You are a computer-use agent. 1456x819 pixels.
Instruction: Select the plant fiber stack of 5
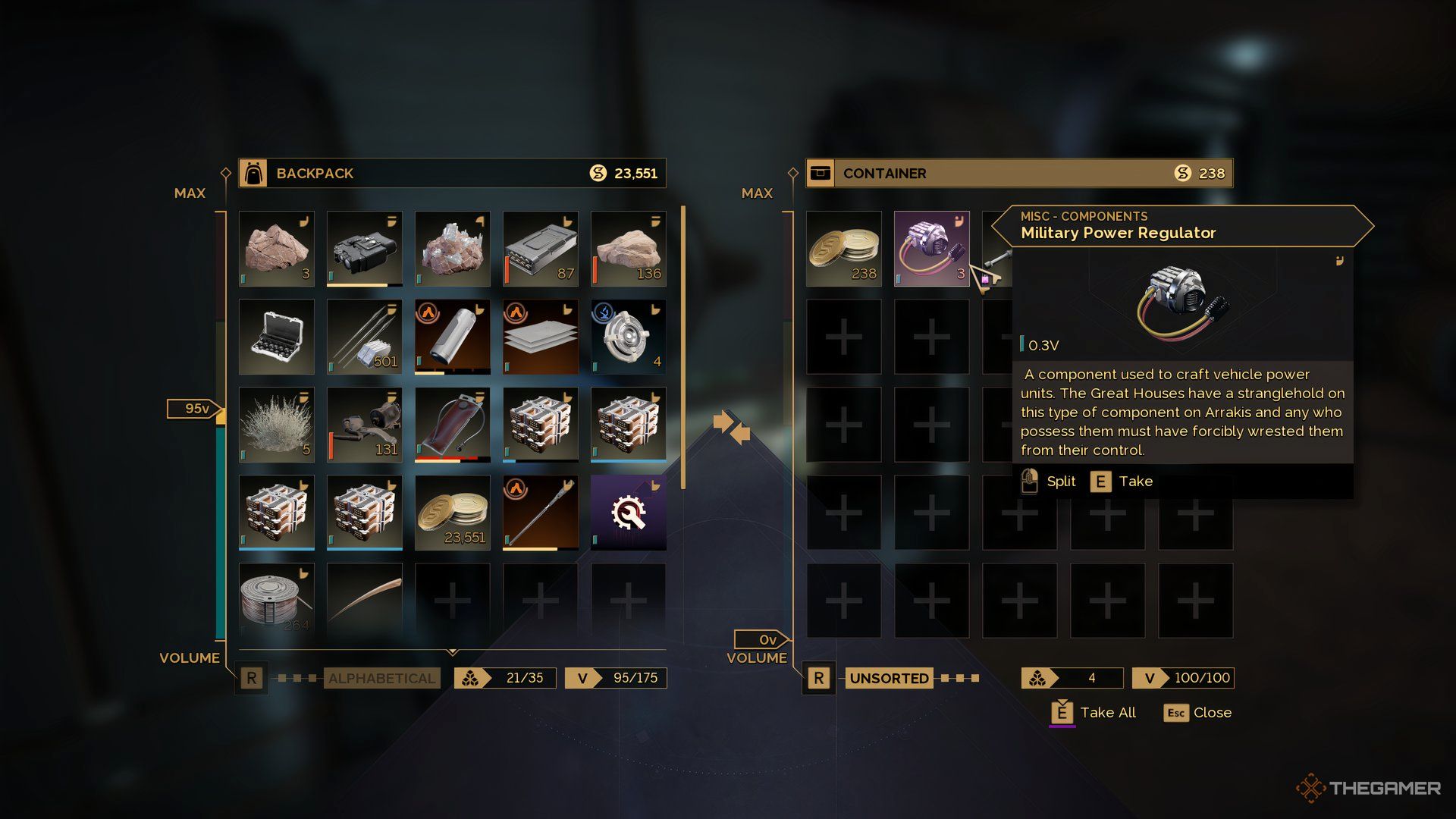tap(276, 425)
